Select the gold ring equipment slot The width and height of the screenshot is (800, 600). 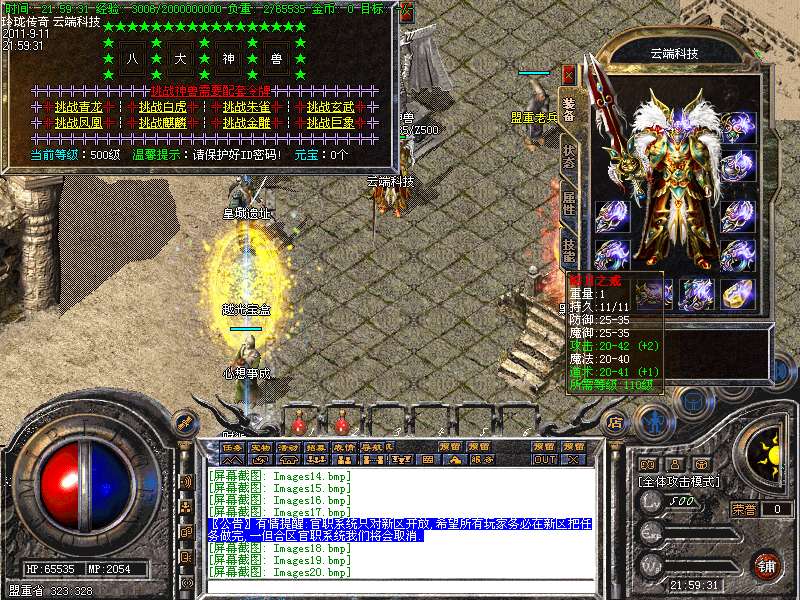tap(737, 294)
